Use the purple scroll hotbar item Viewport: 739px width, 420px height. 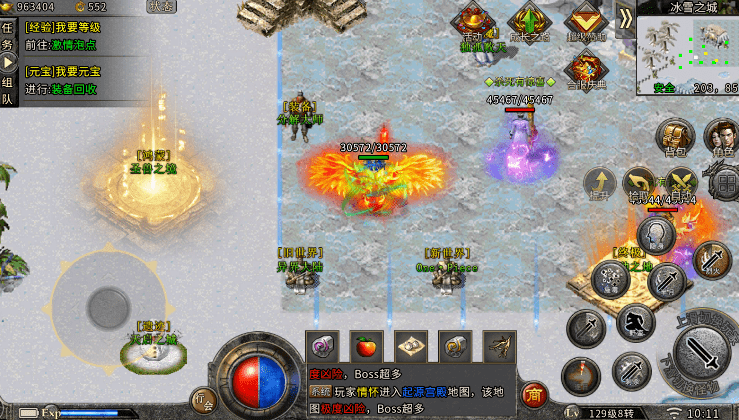click(x=322, y=346)
